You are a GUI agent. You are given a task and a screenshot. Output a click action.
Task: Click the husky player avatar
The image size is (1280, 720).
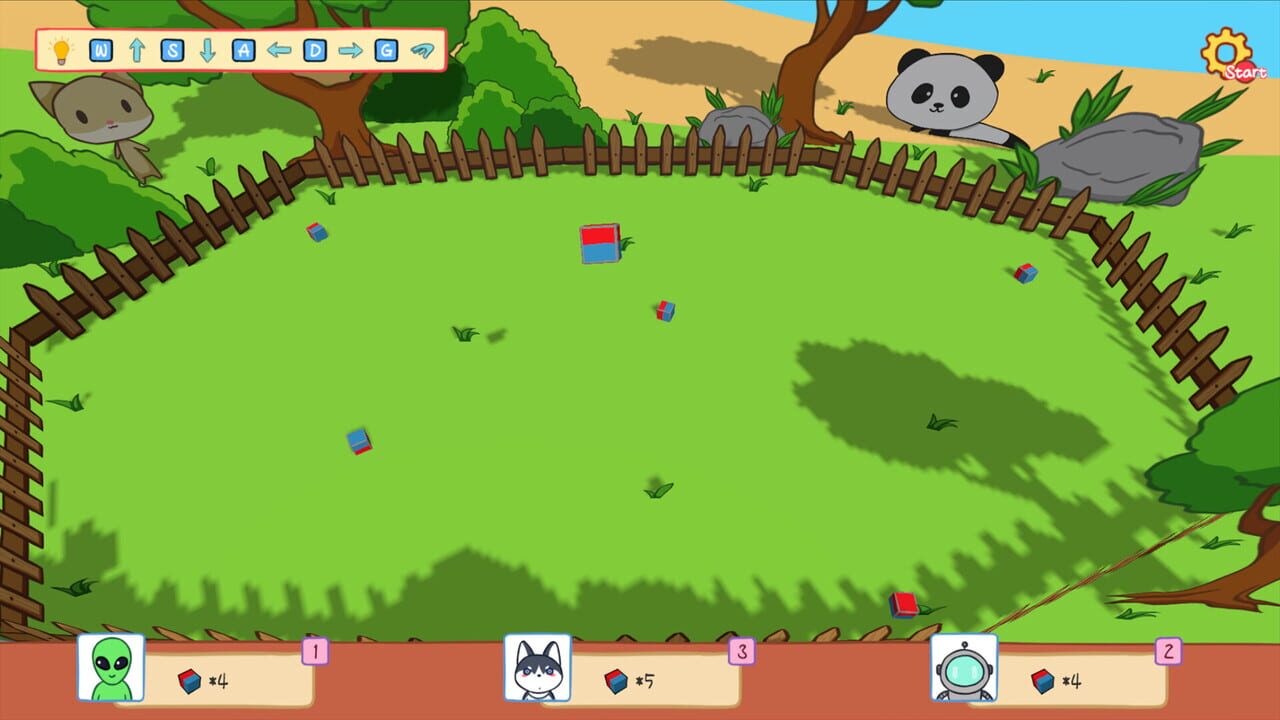pos(537,668)
